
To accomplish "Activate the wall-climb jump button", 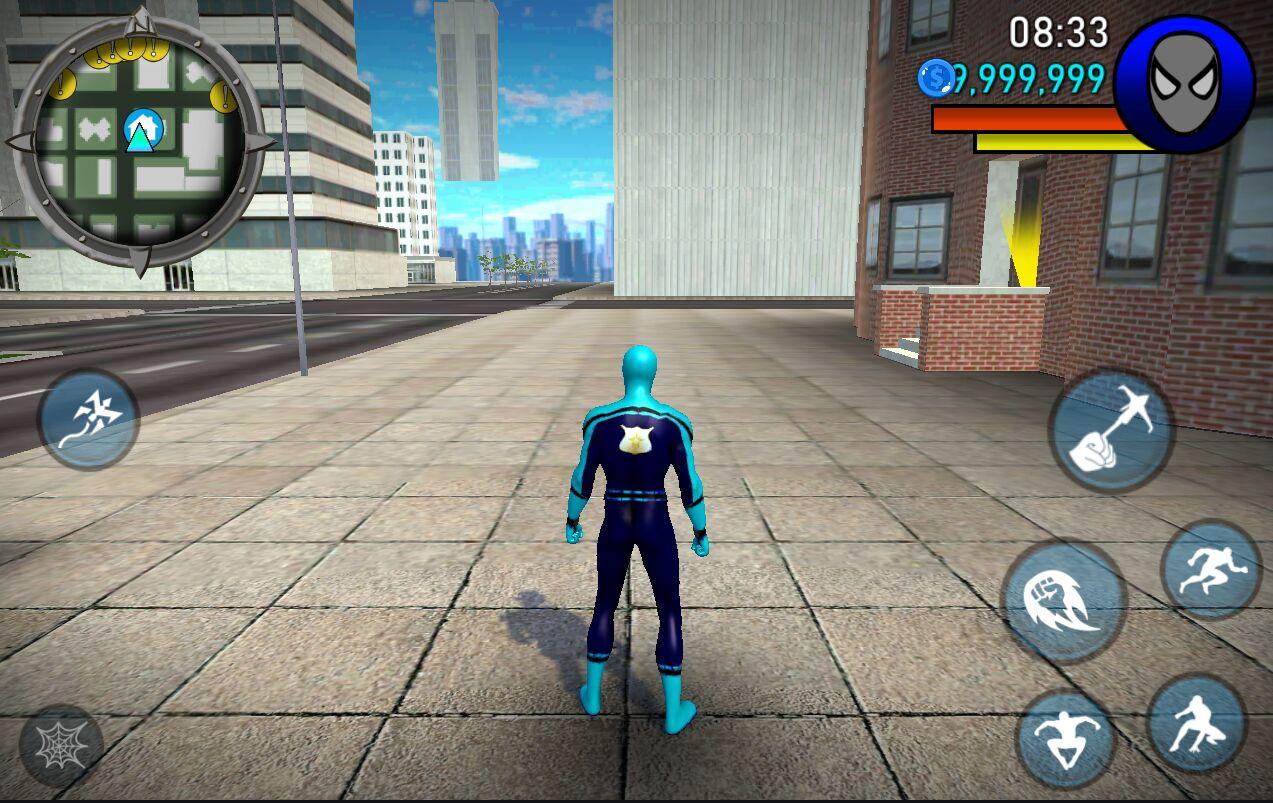I will (x=88, y=418).
